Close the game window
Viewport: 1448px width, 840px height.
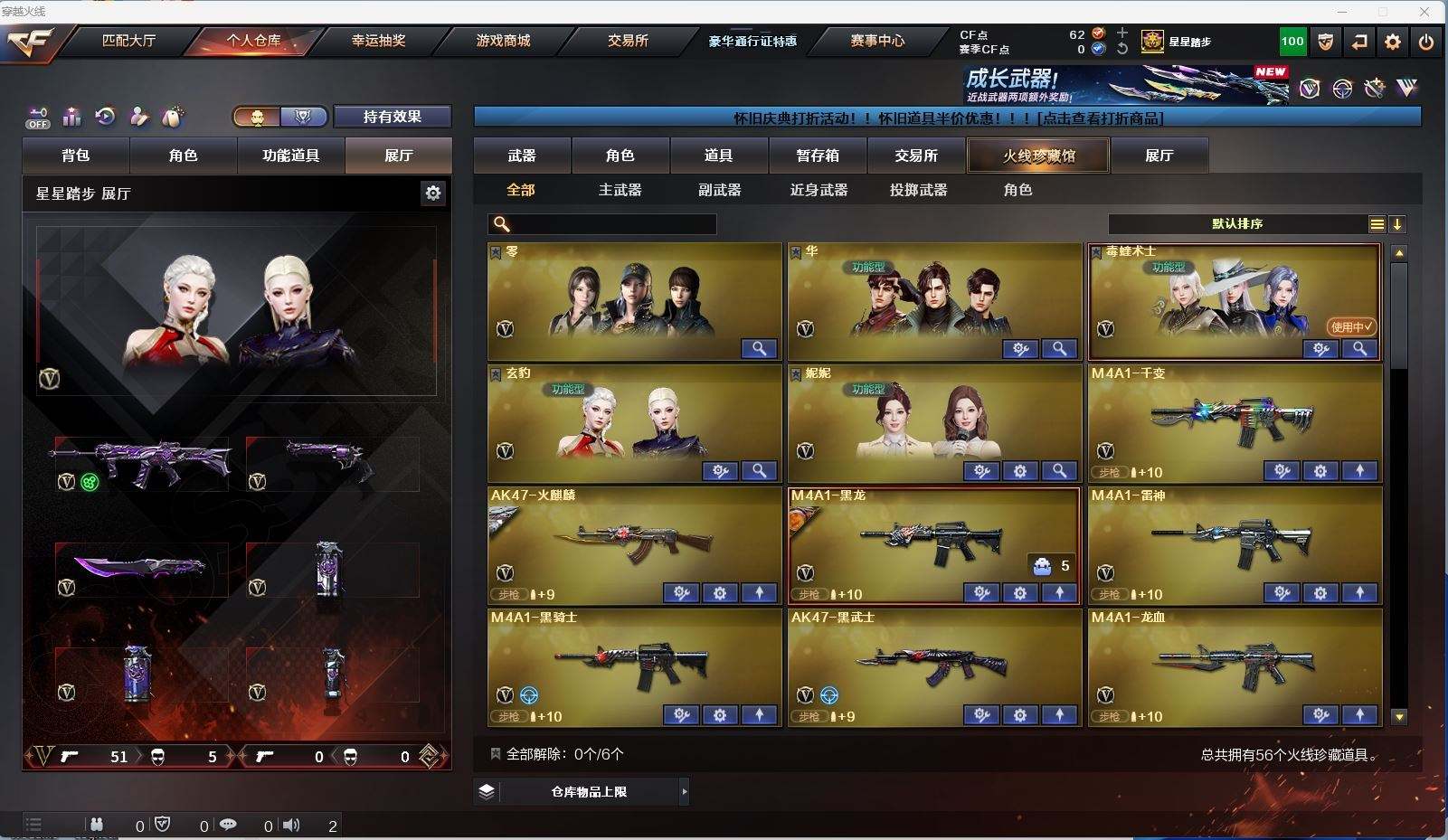[1425, 12]
